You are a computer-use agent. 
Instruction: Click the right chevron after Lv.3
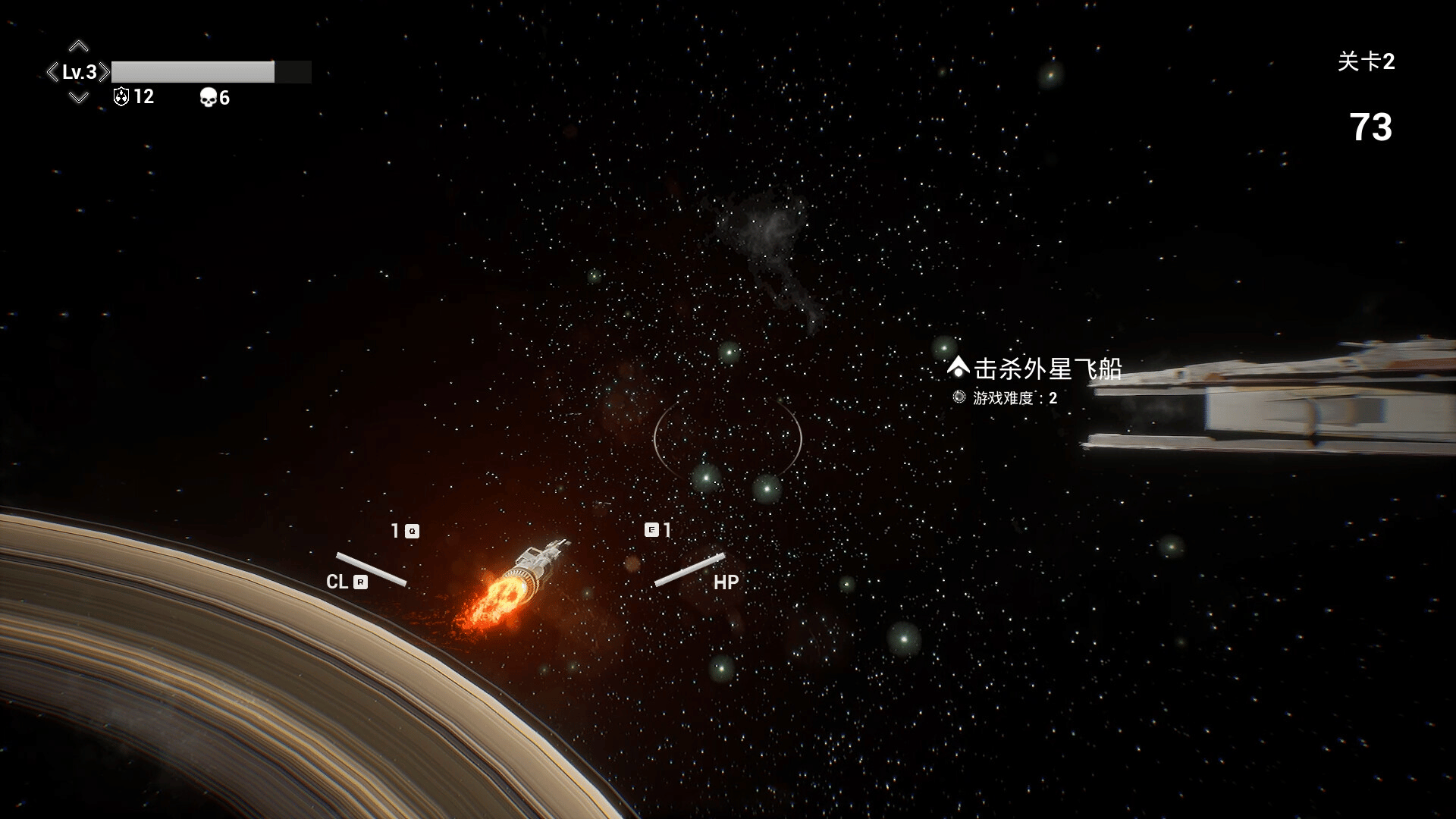[x=105, y=72]
